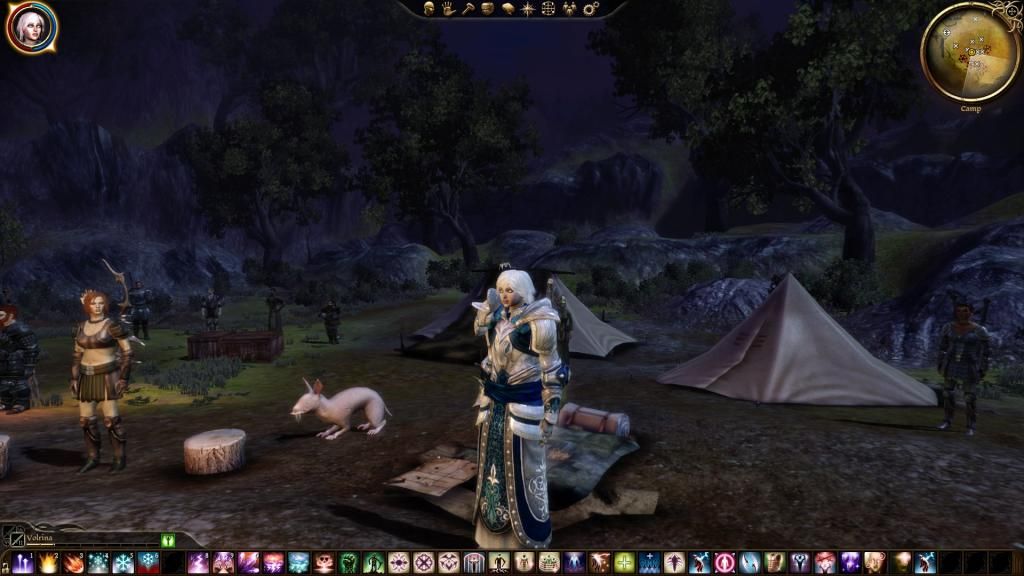Viewport: 1024px width, 576px height.
Task: Use the yellow-green cross healing spell
Action: pos(624,563)
